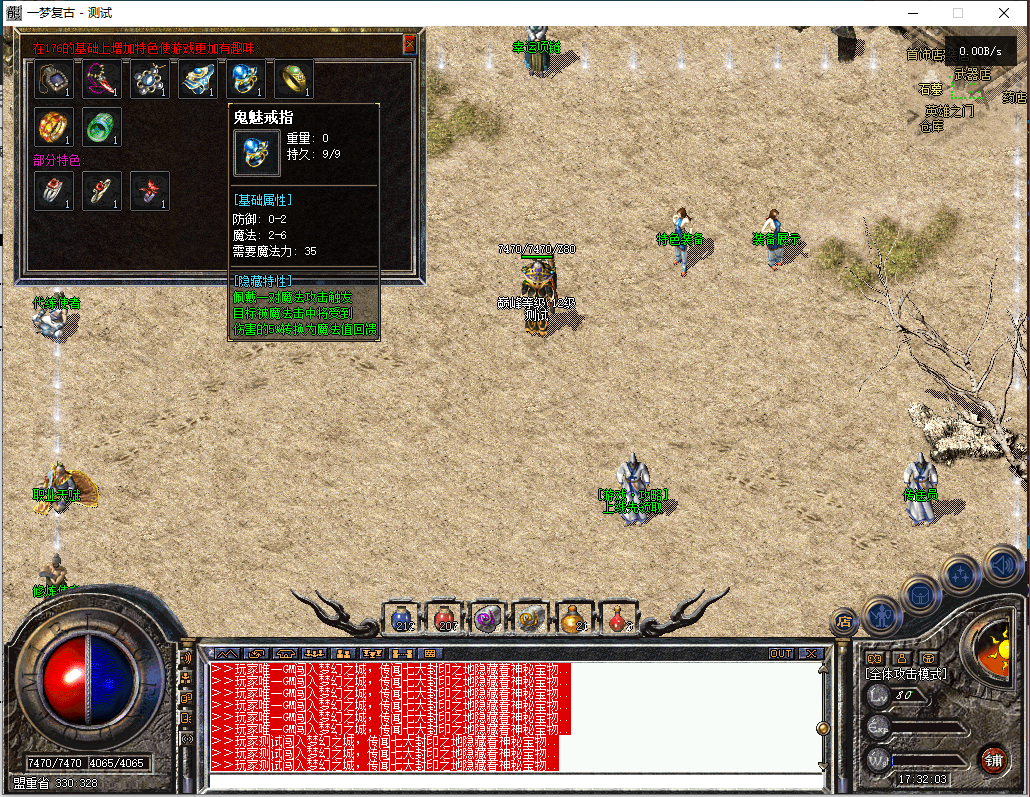Select the blue orb ghost ring slot
This screenshot has height=797, width=1030.
click(246, 79)
